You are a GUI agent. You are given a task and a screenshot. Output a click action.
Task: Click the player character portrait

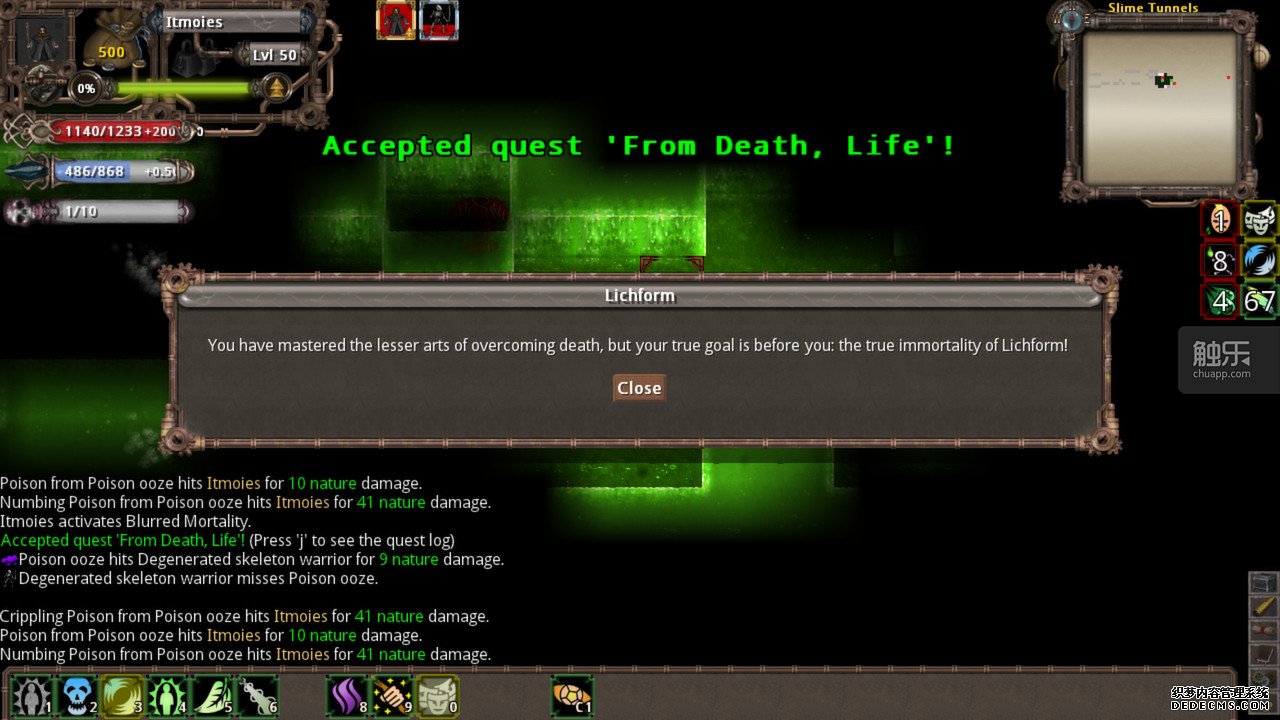click(43, 42)
